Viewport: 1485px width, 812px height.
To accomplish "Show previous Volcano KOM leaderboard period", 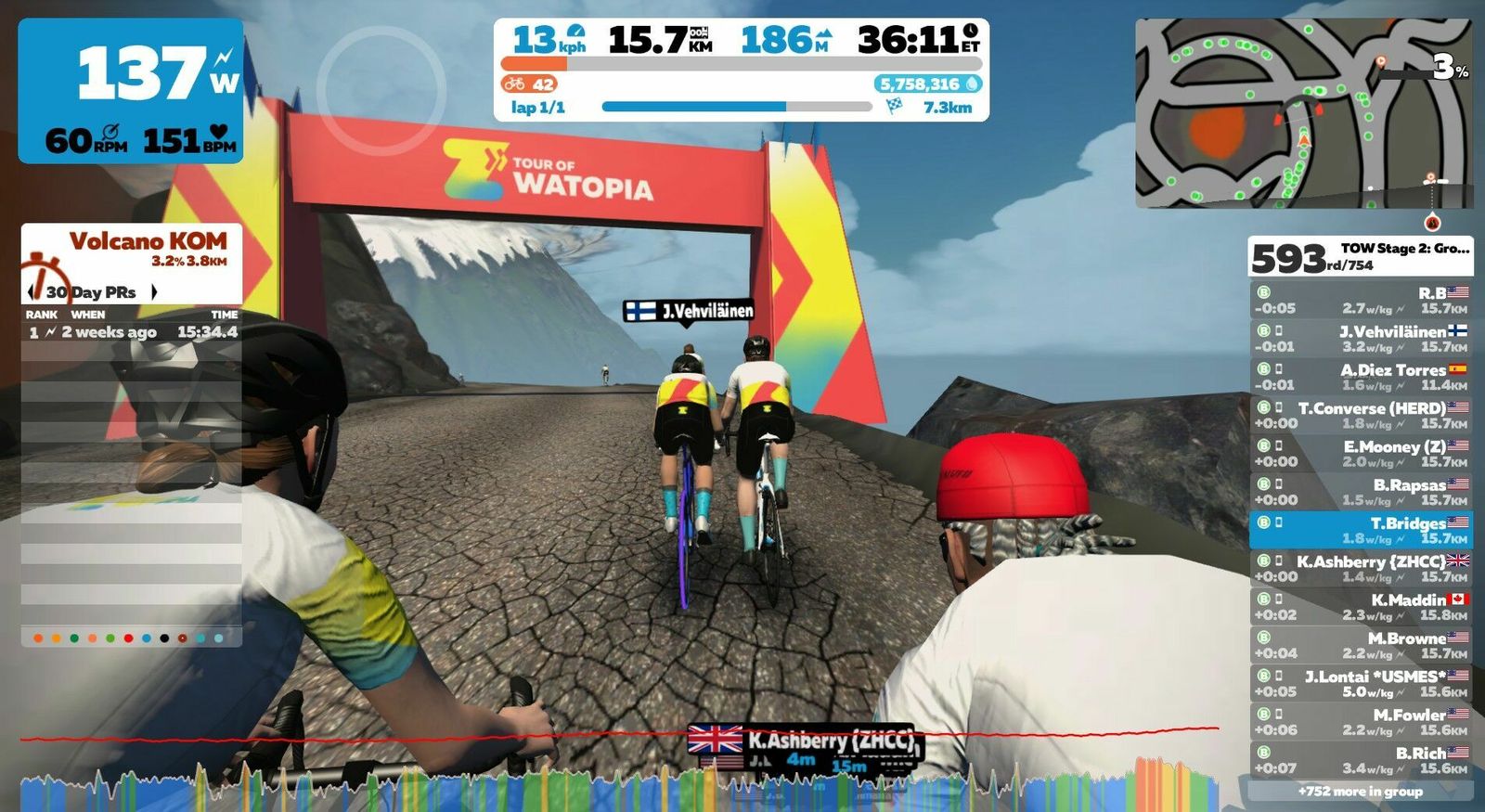I will click(x=32, y=292).
